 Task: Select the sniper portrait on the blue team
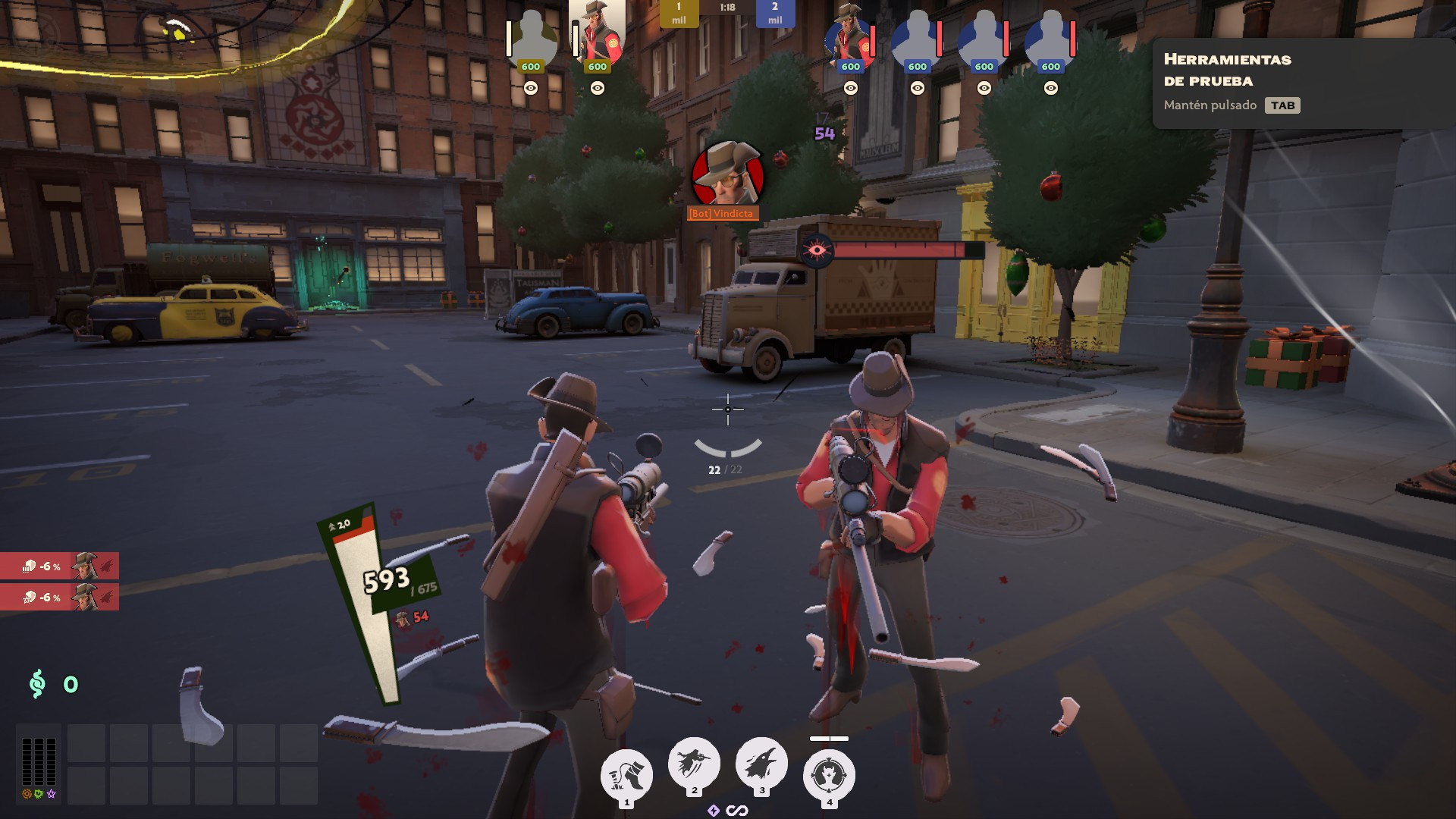pyautogui.click(x=849, y=38)
